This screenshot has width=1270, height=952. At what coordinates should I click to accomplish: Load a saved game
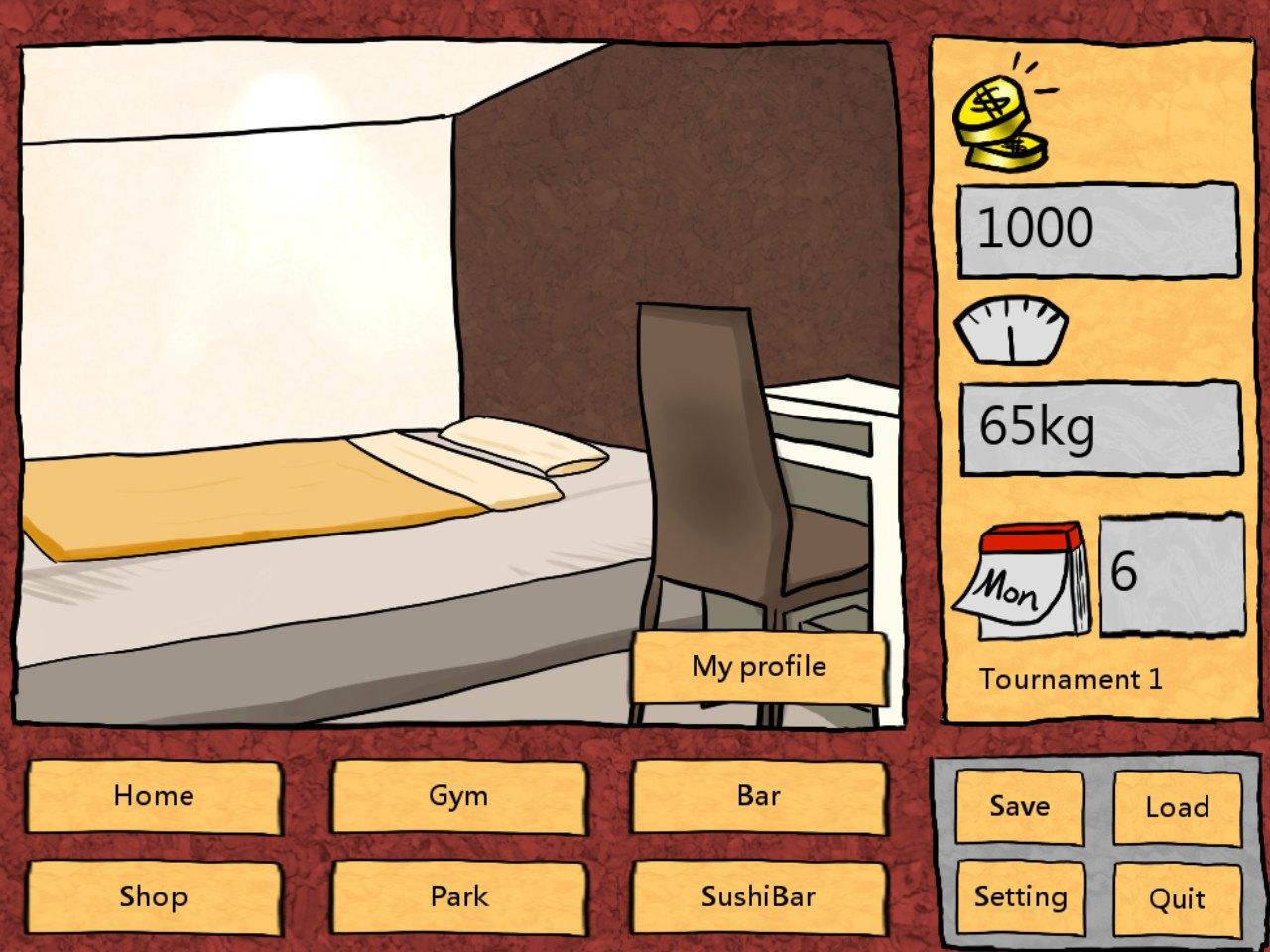[1177, 806]
